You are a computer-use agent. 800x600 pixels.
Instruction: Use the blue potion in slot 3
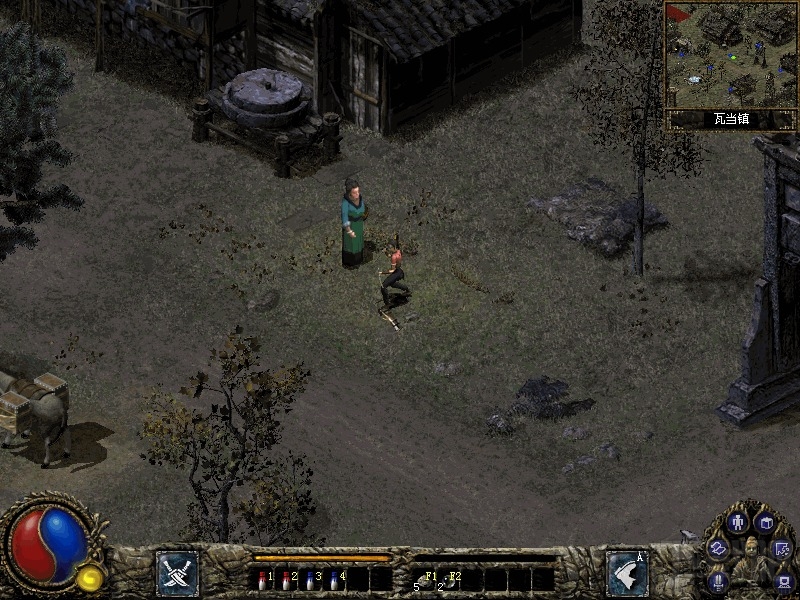point(310,578)
